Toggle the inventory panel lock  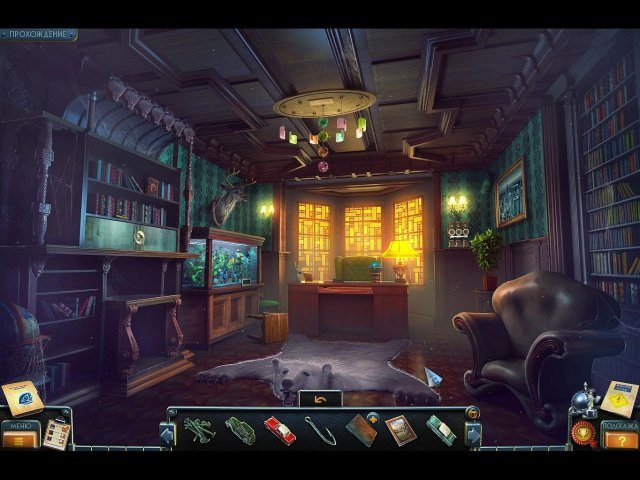[x=472, y=412]
